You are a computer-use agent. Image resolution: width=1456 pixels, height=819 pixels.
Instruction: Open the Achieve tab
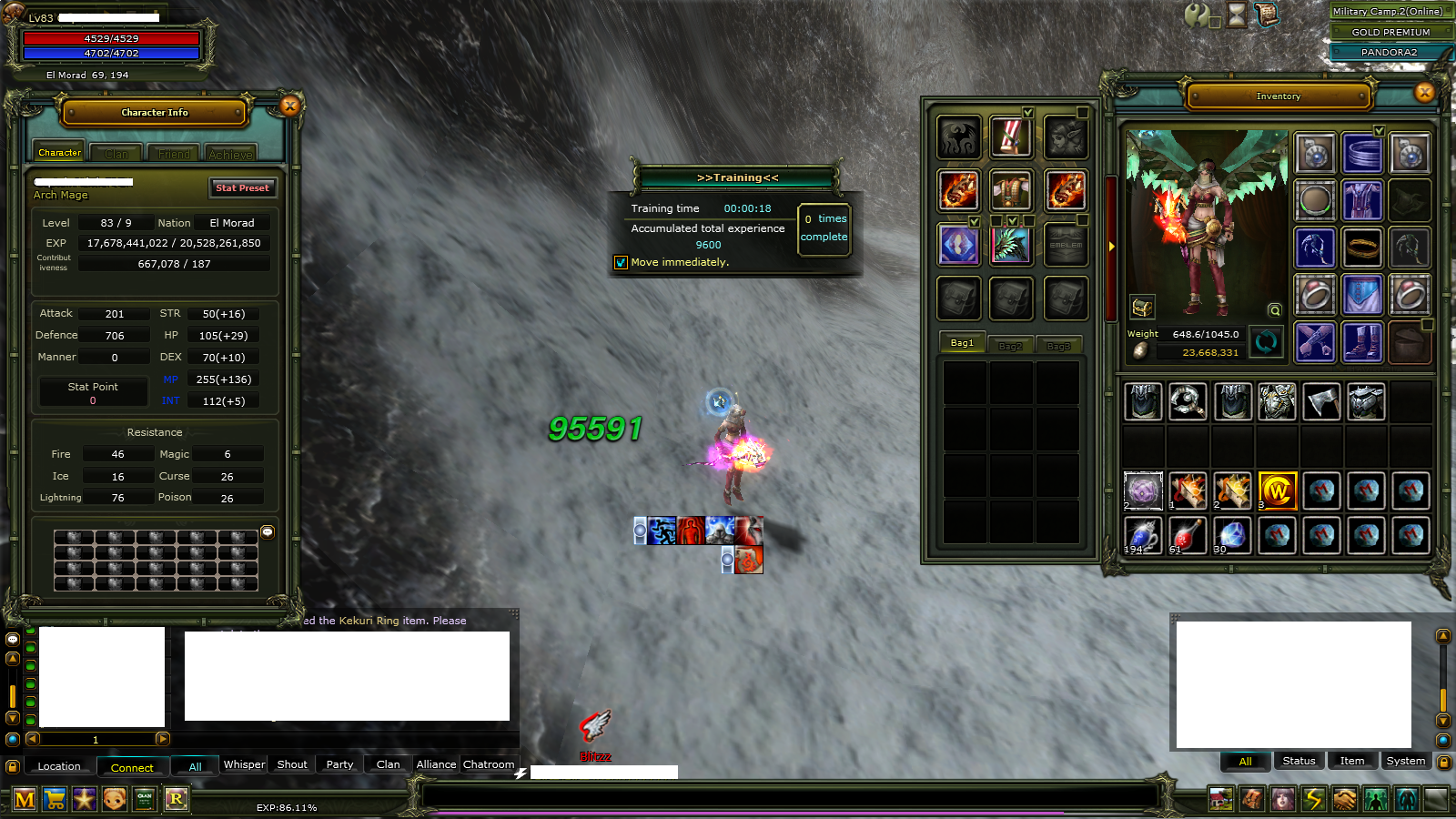pos(230,154)
